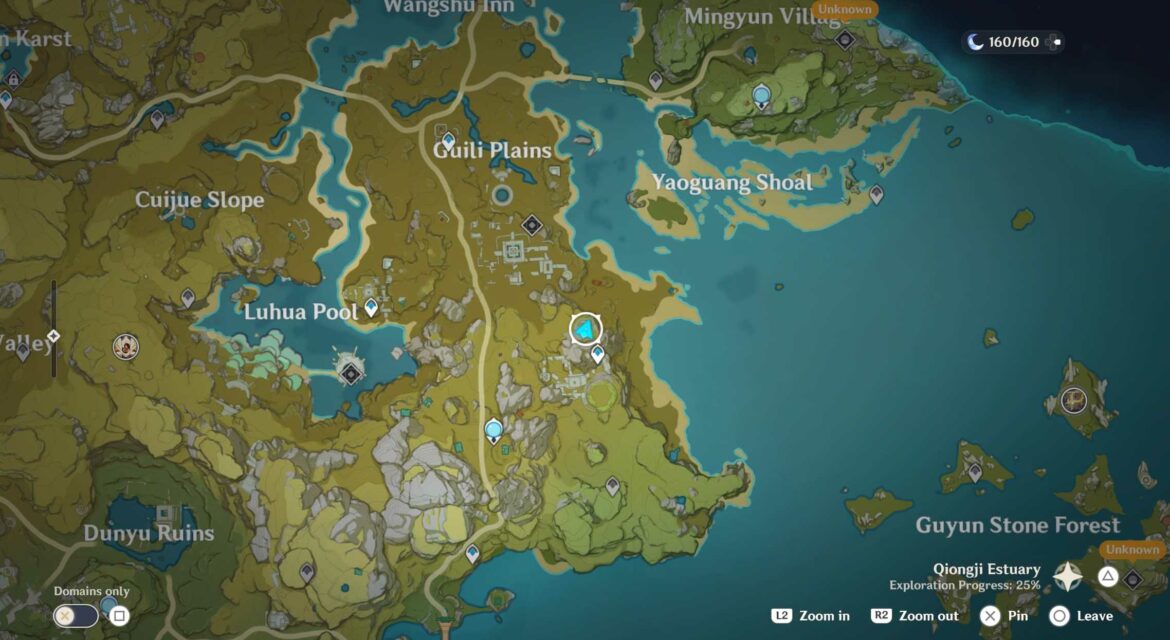Choose the waypoint on the small Guyun island
1170x640 pixels.
975,472
